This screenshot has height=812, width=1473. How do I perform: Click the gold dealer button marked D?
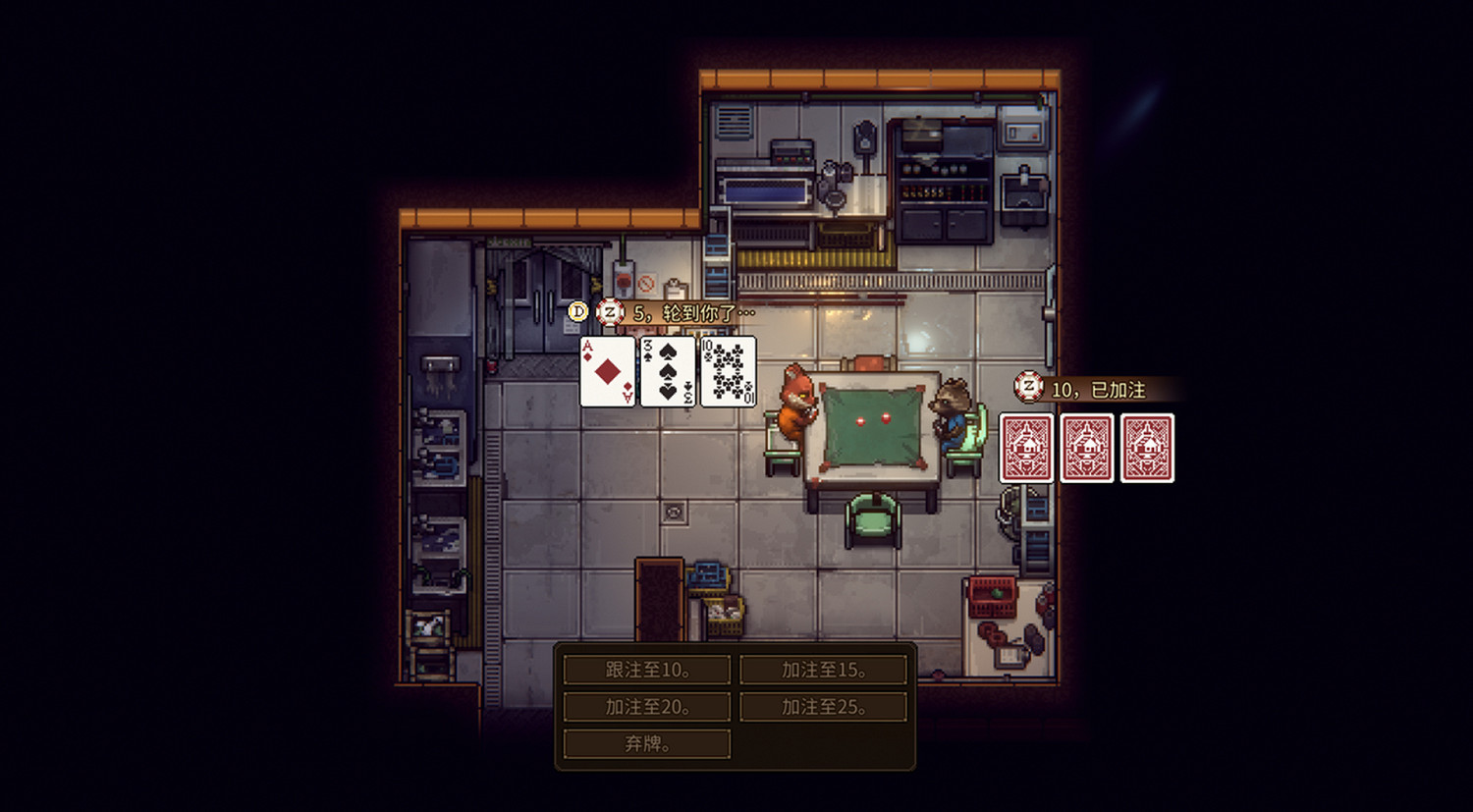[x=577, y=312]
